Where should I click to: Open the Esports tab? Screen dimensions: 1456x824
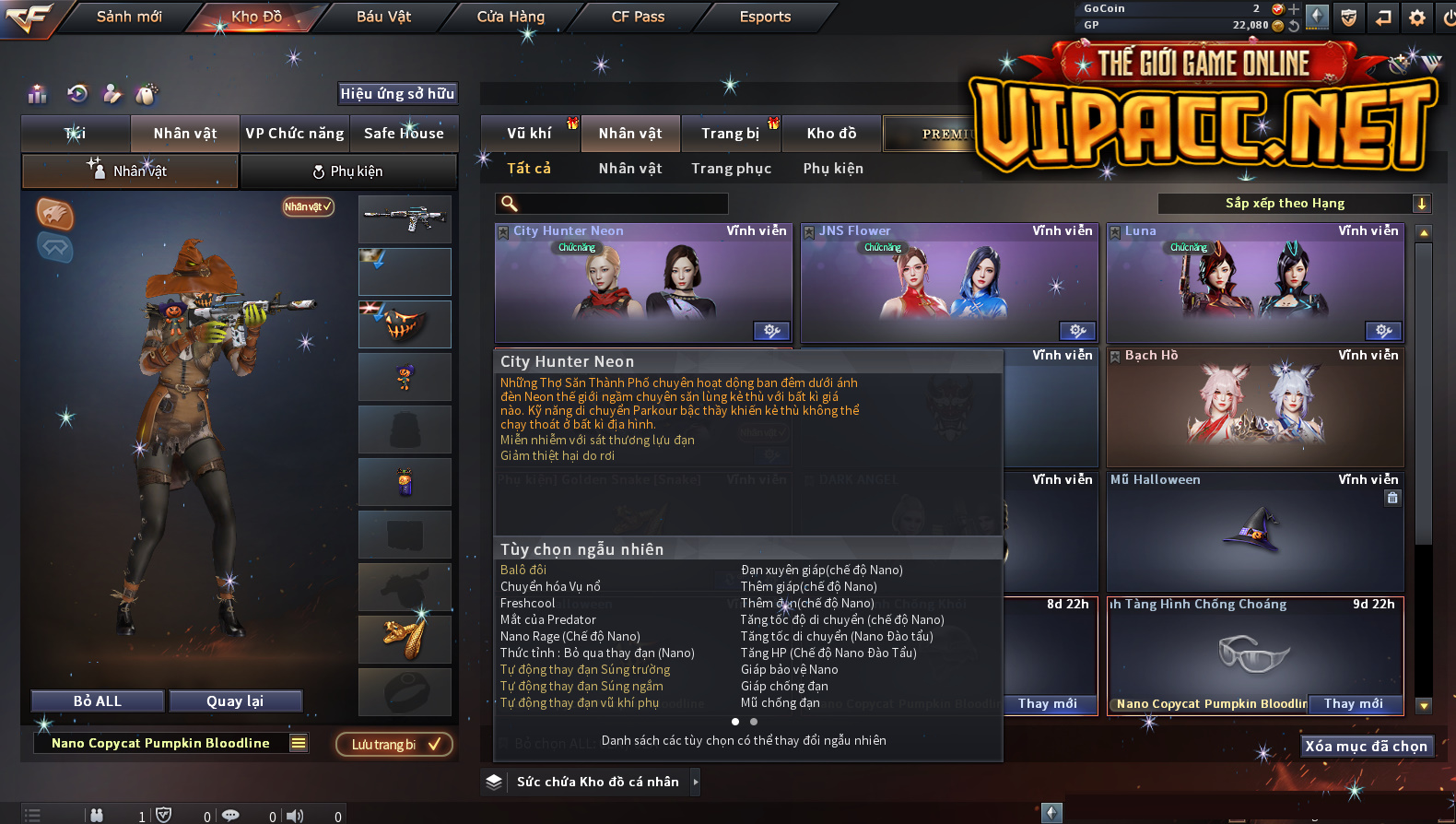pos(765,17)
